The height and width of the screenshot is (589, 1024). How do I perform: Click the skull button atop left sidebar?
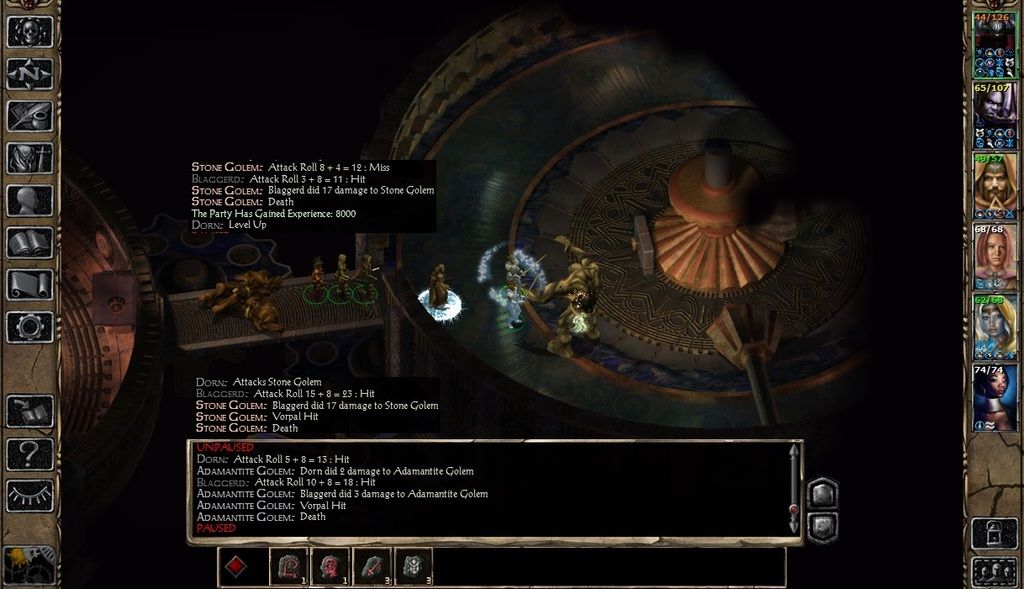[x=30, y=31]
